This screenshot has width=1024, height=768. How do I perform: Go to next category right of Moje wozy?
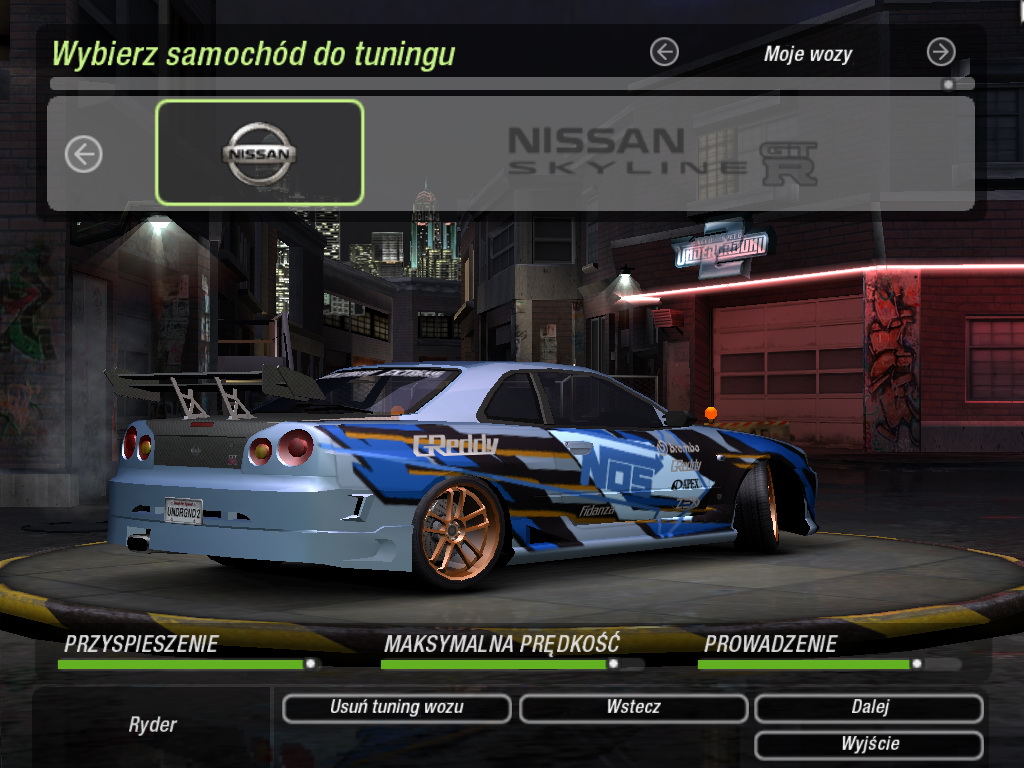940,52
